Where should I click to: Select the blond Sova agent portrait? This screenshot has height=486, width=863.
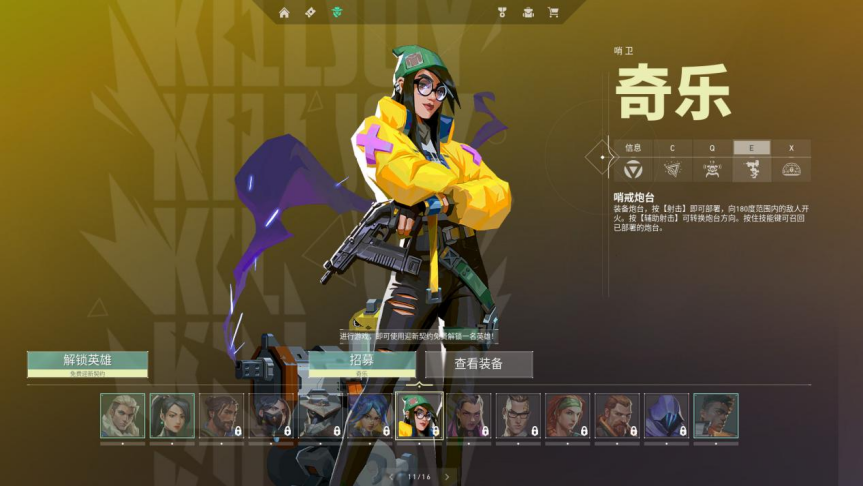point(122,415)
